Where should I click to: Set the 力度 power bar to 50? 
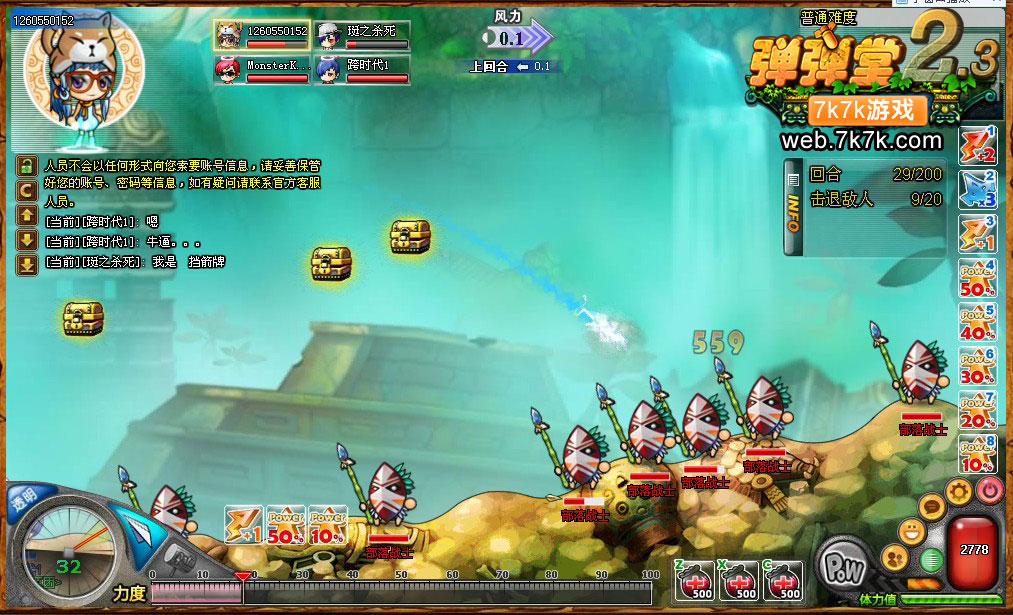[401, 592]
